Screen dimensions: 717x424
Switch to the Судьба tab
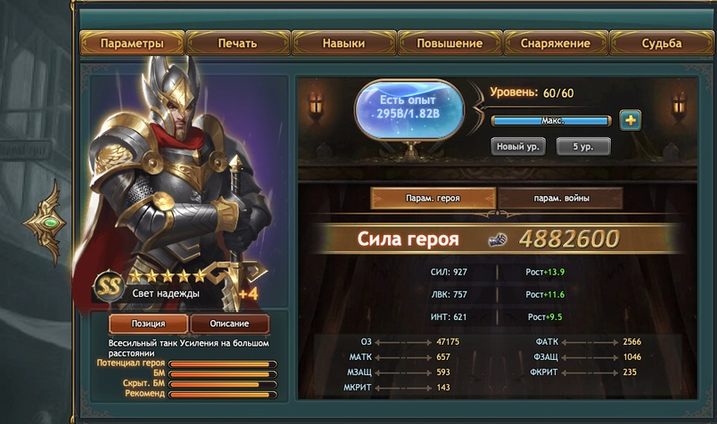point(661,43)
